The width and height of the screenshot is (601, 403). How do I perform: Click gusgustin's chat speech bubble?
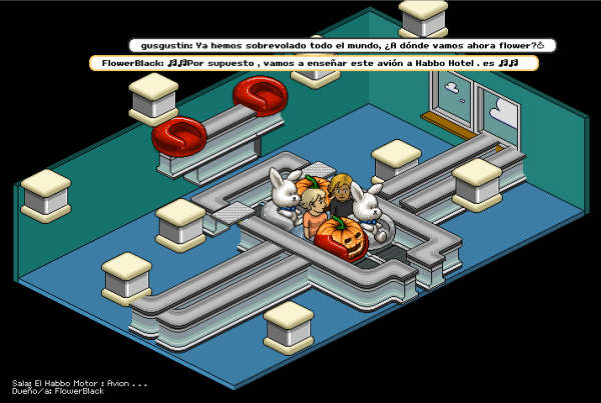343,45
